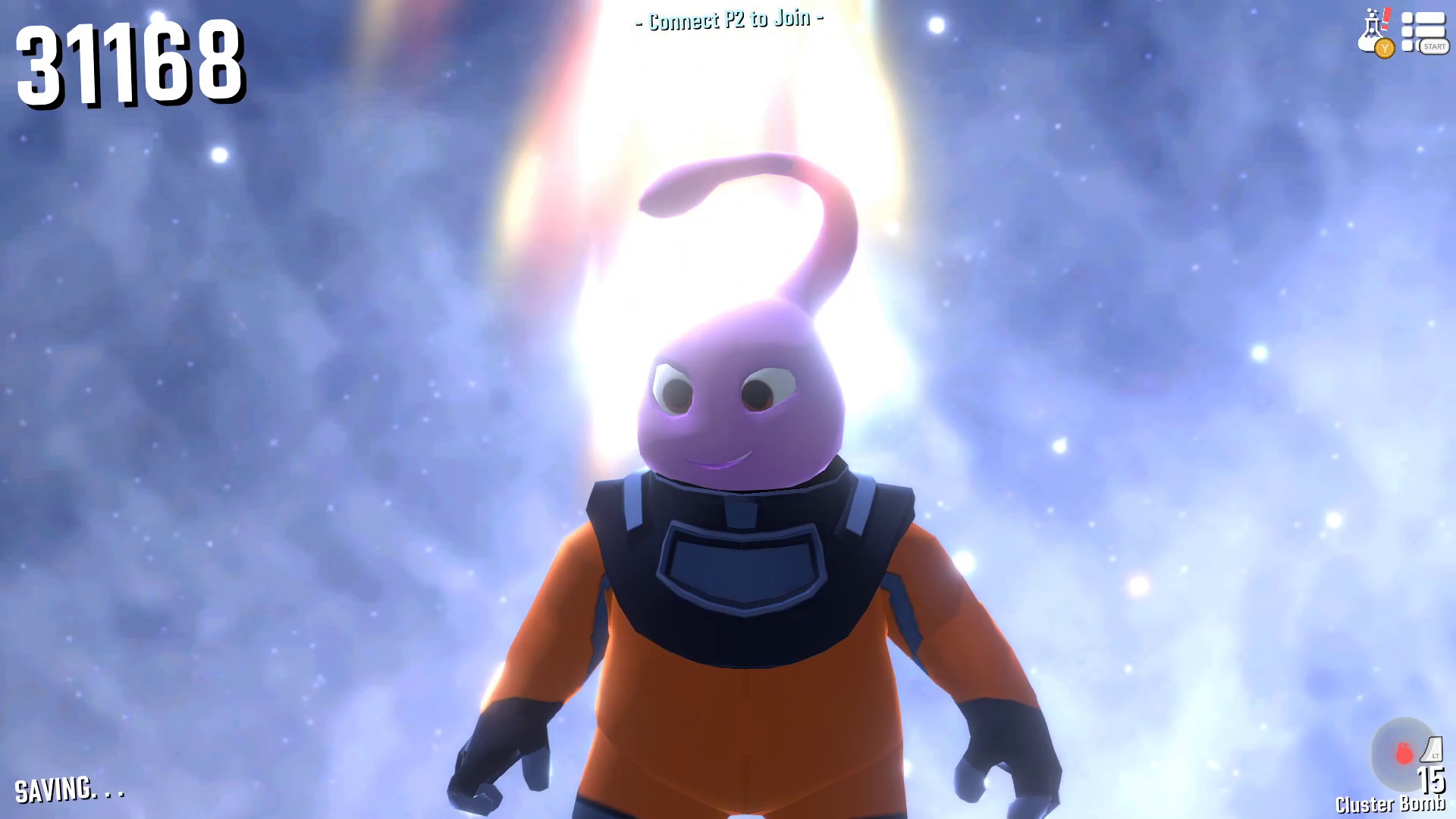The height and width of the screenshot is (819, 1456).
Task: Click the START badge on the menu icon
Action: tap(1435, 47)
